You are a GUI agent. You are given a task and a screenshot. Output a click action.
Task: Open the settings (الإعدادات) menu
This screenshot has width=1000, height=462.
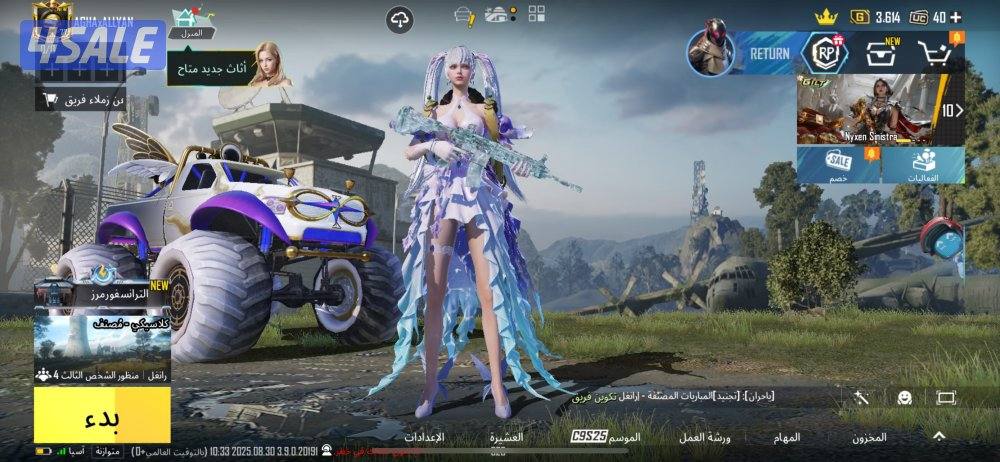click(x=424, y=437)
